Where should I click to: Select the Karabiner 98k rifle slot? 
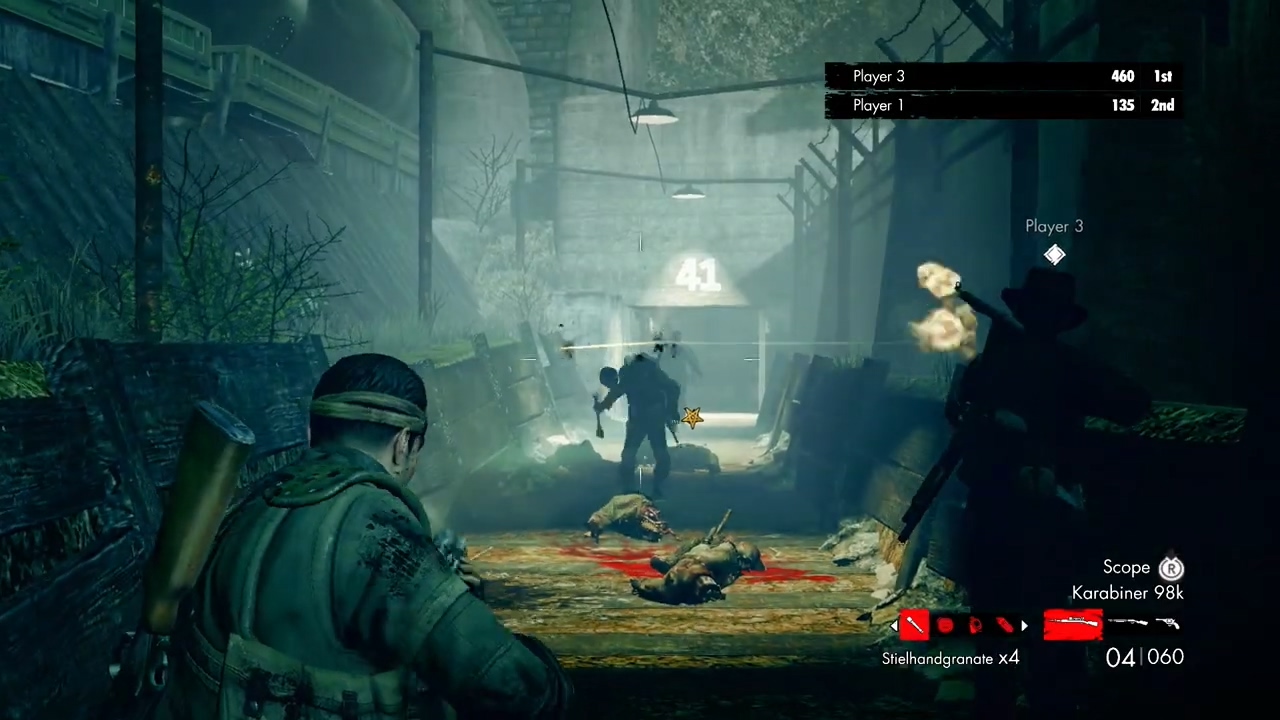[1073, 625]
